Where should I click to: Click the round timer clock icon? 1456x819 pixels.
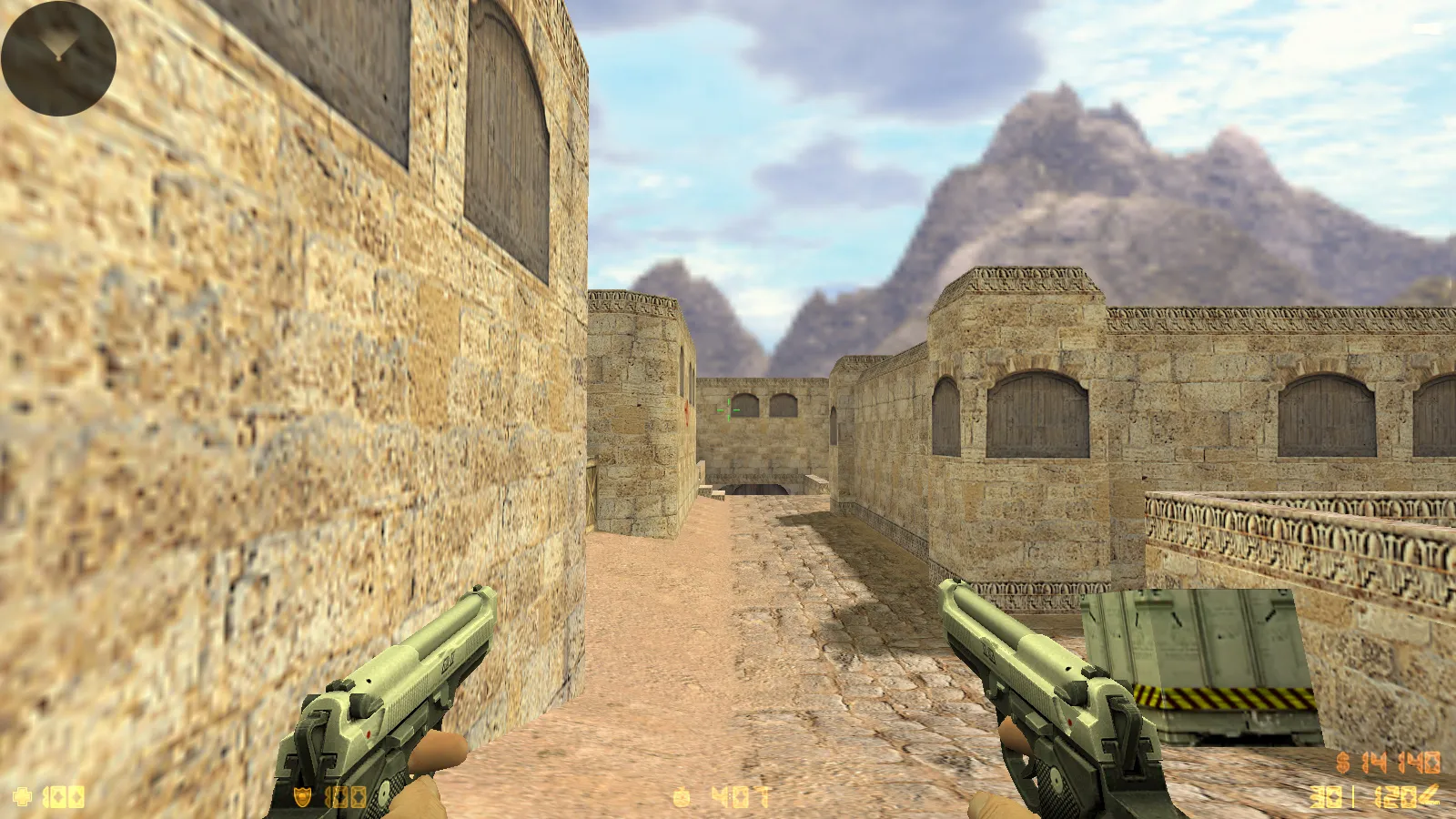pyautogui.click(x=681, y=796)
